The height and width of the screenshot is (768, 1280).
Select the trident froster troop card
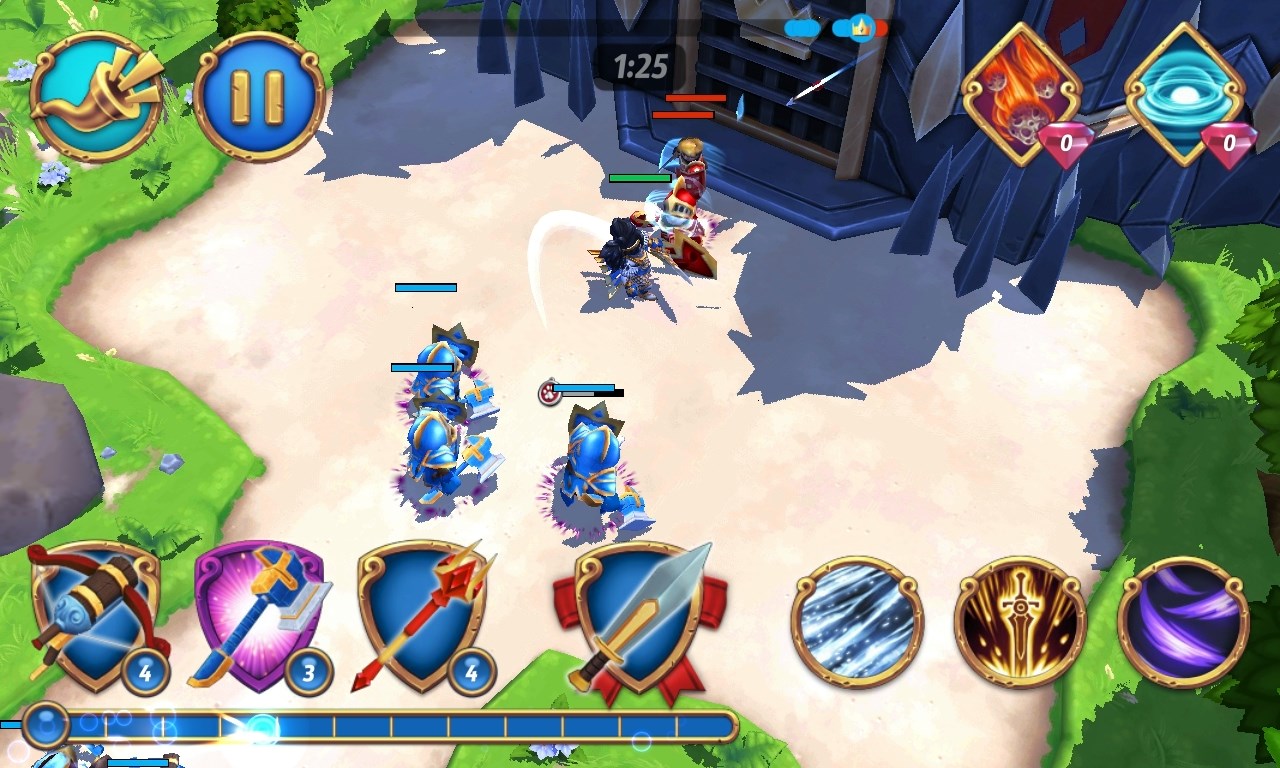coord(420,618)
